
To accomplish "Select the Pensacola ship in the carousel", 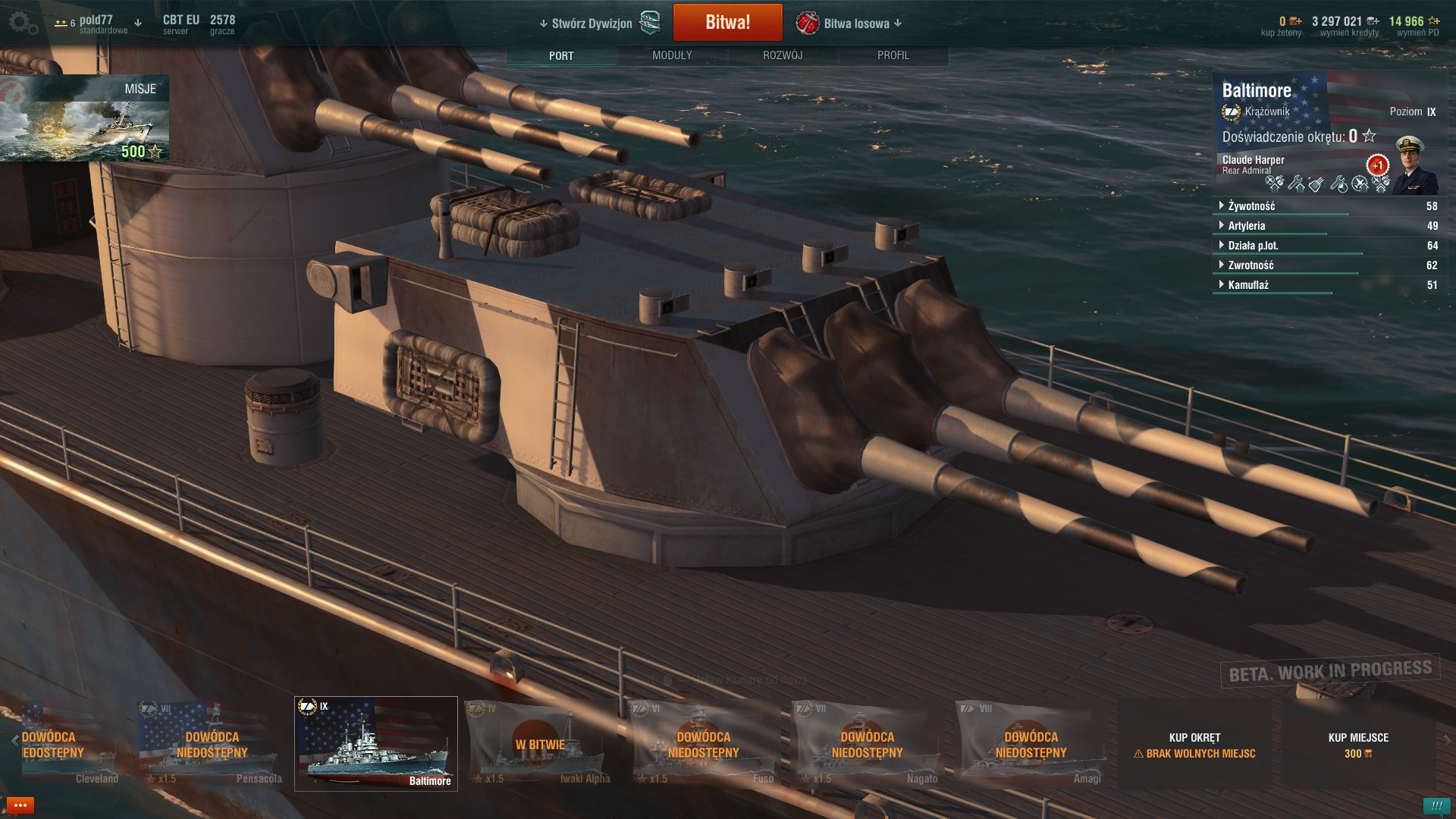I will pyautogui.click(x=212, y=744).
